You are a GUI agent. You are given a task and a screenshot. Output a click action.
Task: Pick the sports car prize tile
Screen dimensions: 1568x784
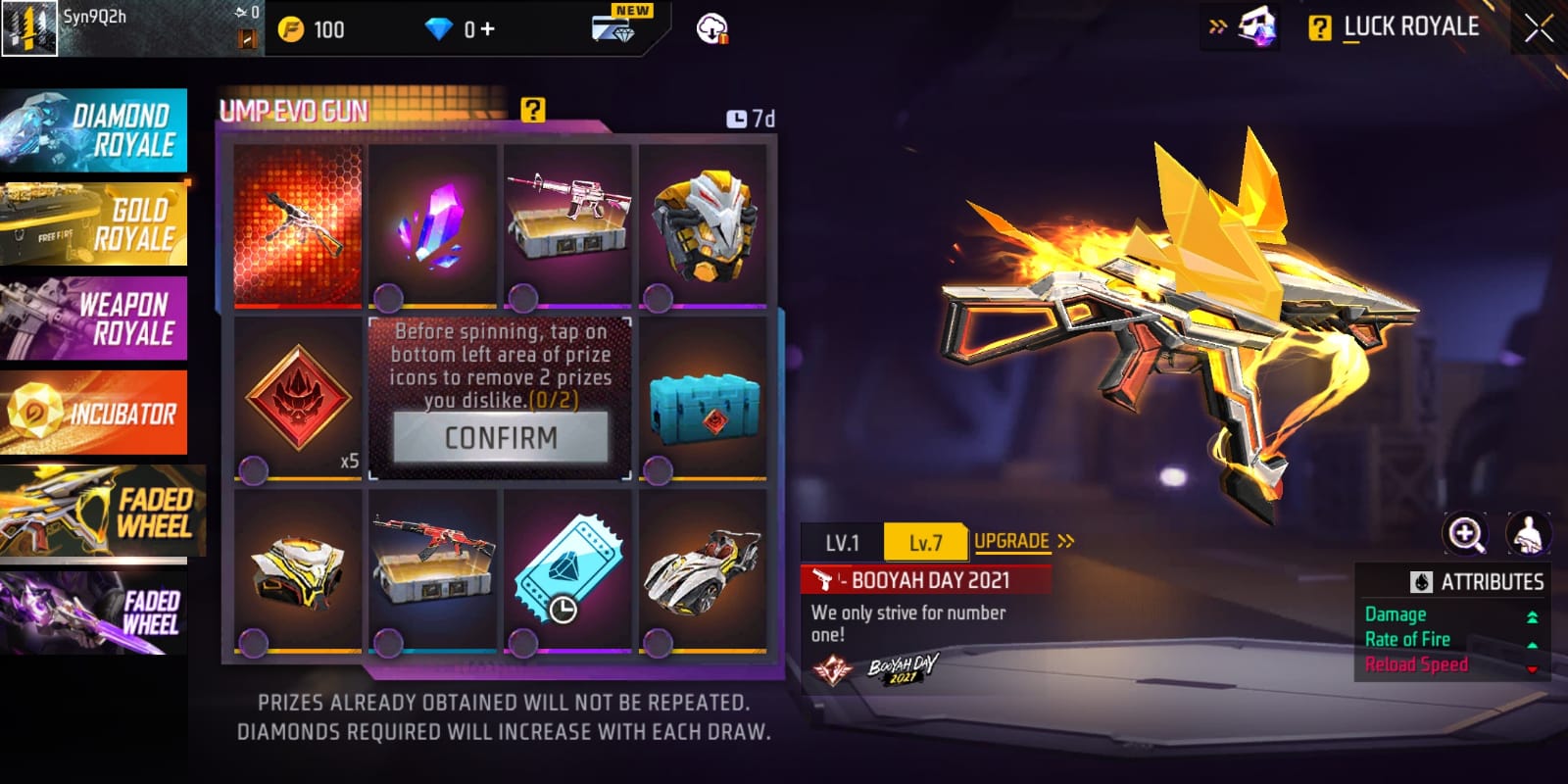[703, 570]
